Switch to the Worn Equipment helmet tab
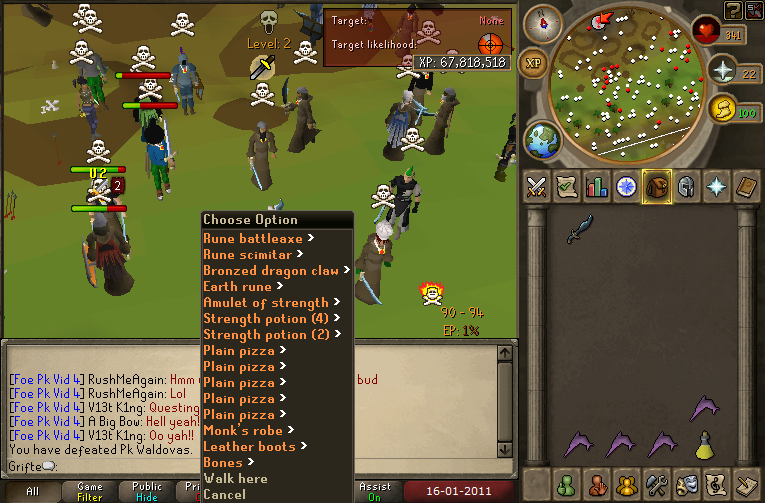This screenshot has width=765, height=503. (x=687, y=187)
